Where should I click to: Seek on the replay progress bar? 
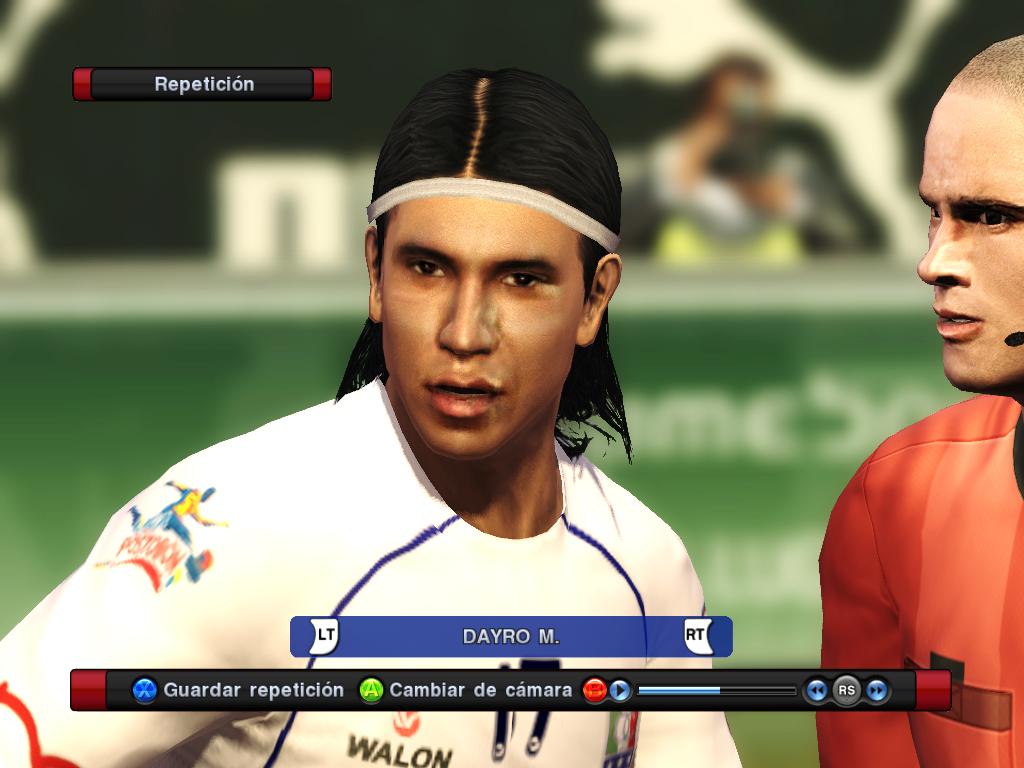pos(716,690)
